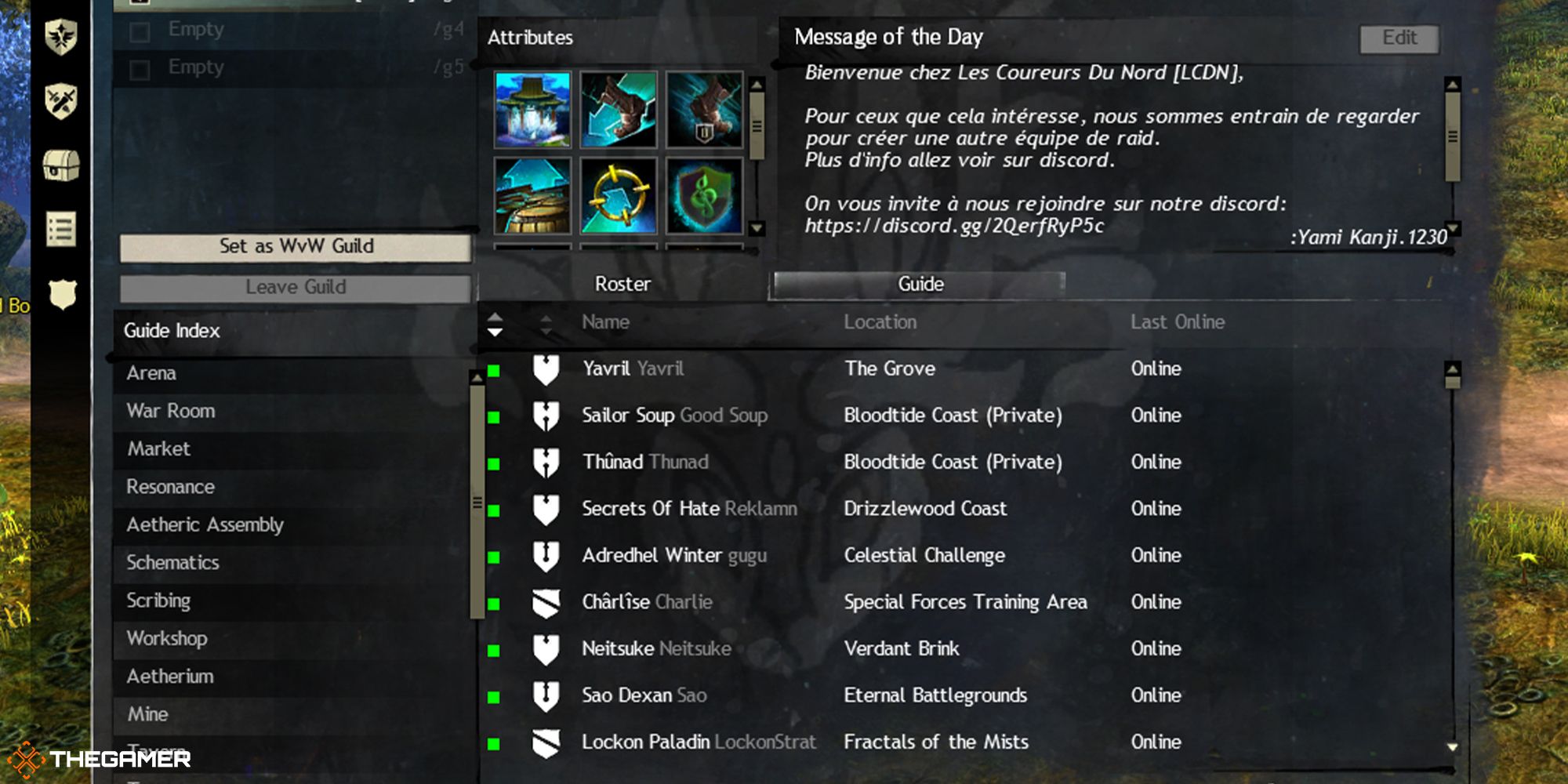Toggle the secondary sort arrows beside Name
This screenshot has width=1568, height=784.
tap(545, 321)
